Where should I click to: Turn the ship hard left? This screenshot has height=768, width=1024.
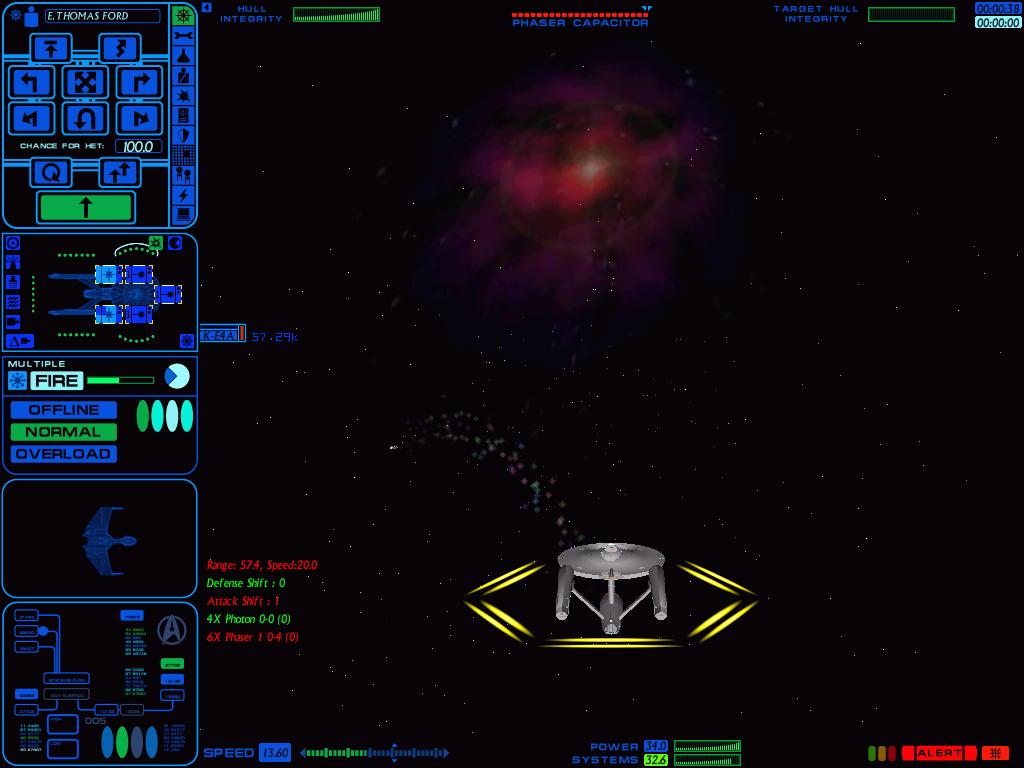(30, 82)
